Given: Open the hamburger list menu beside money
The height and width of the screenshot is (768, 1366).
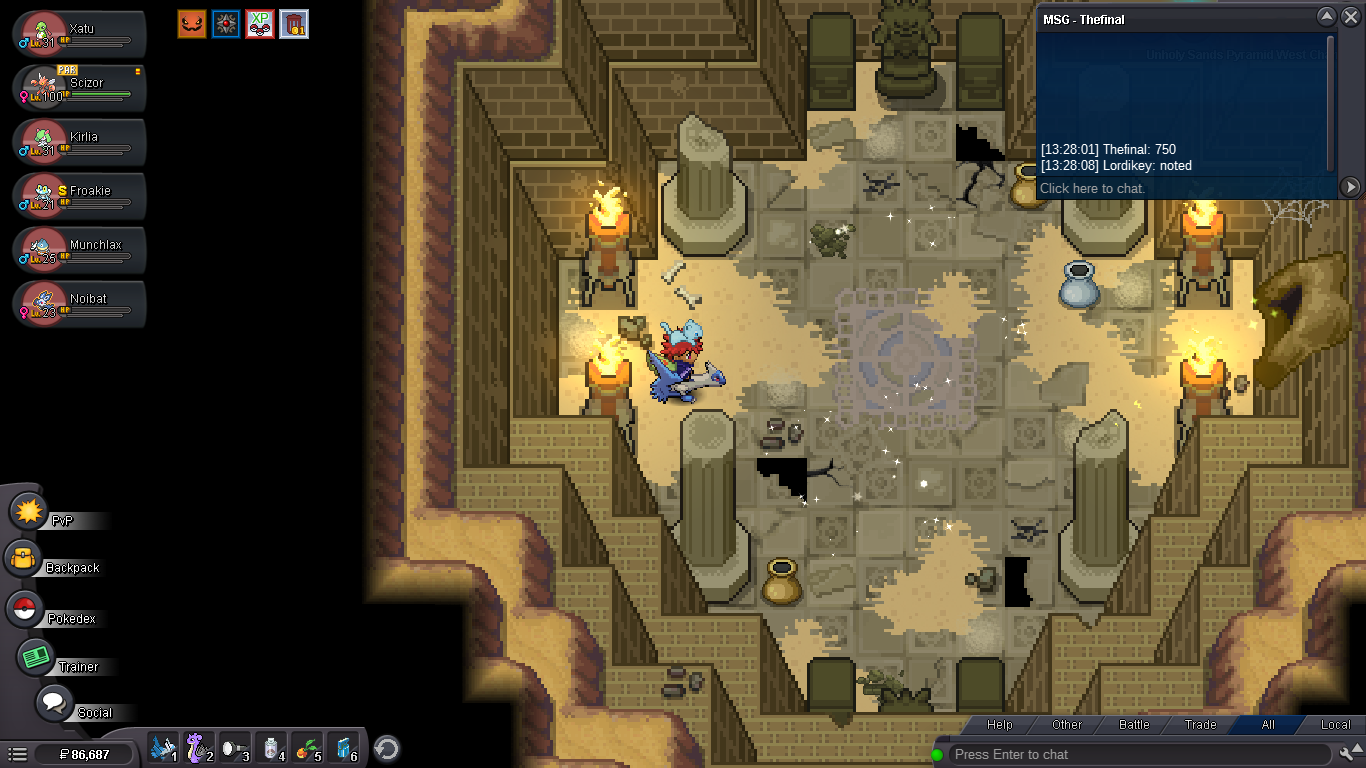Looking at the screenshot, I should click(17, 754).
